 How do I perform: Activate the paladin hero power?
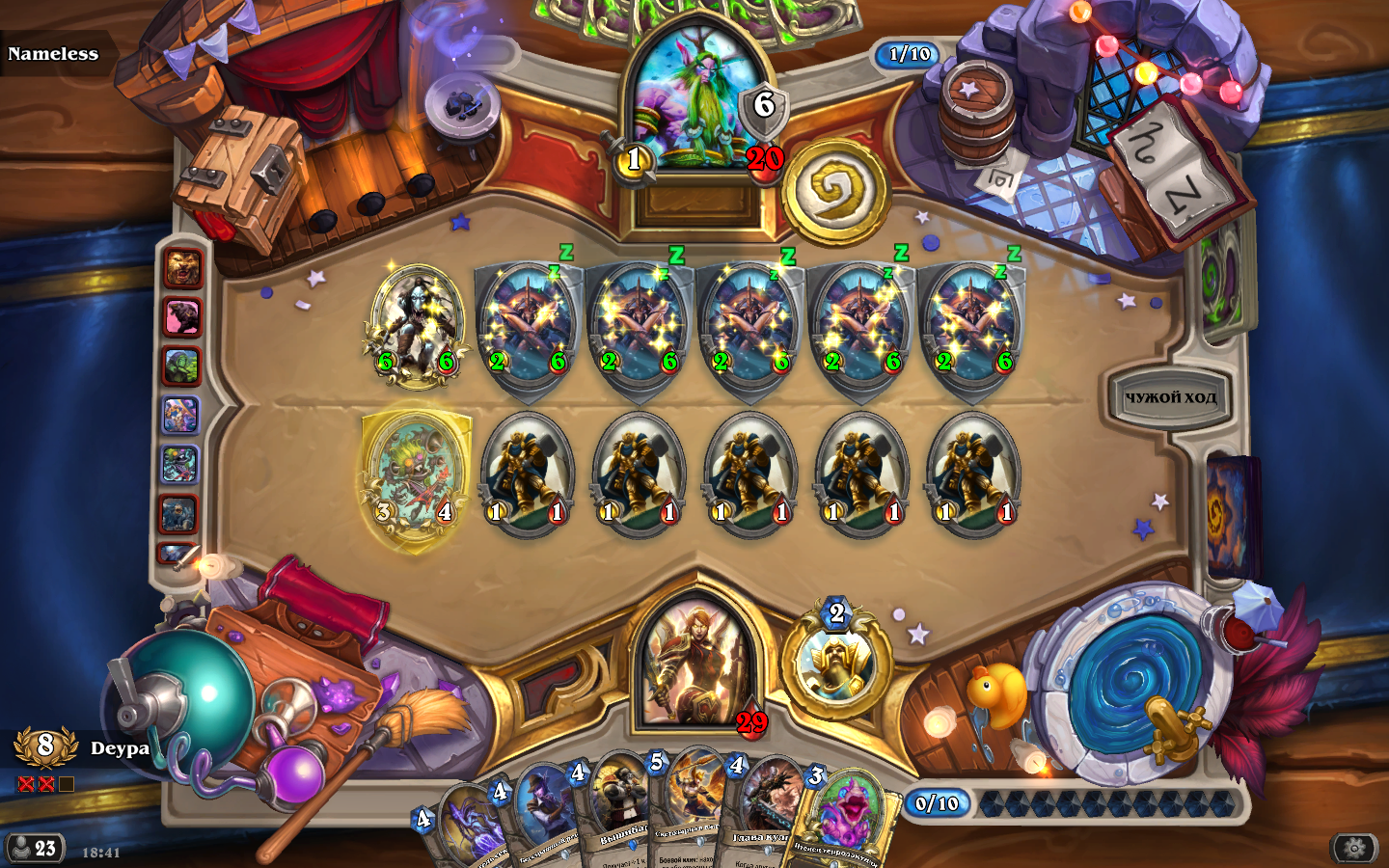click(x=833, y=665)
